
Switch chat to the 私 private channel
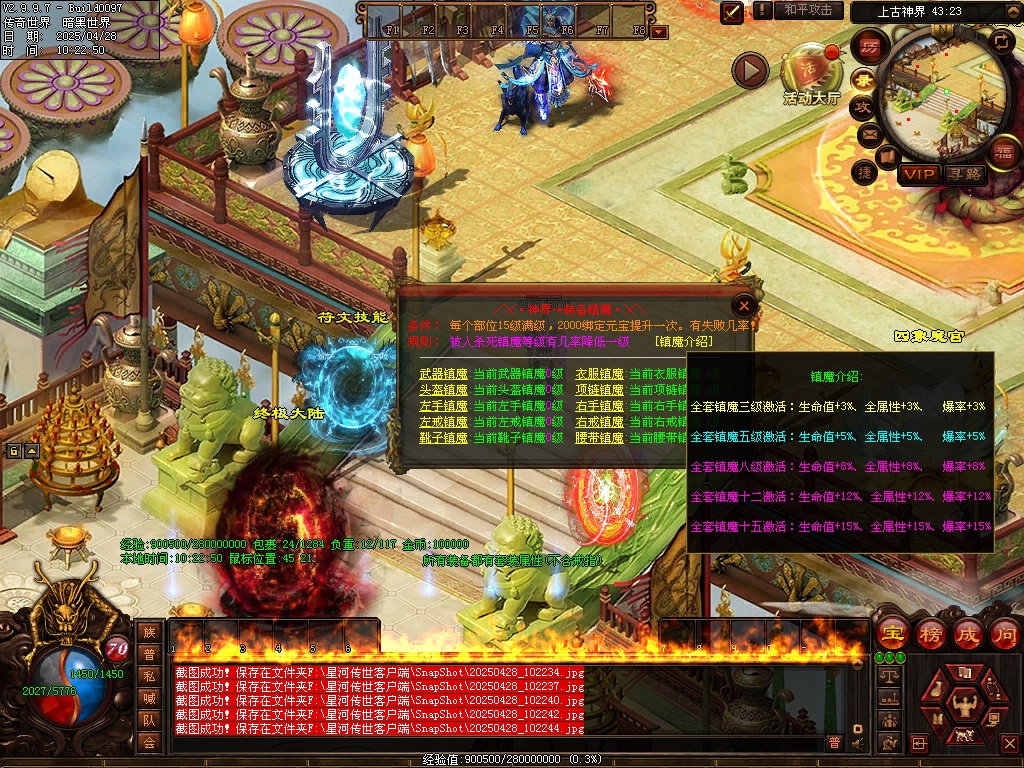click(149, 676)
